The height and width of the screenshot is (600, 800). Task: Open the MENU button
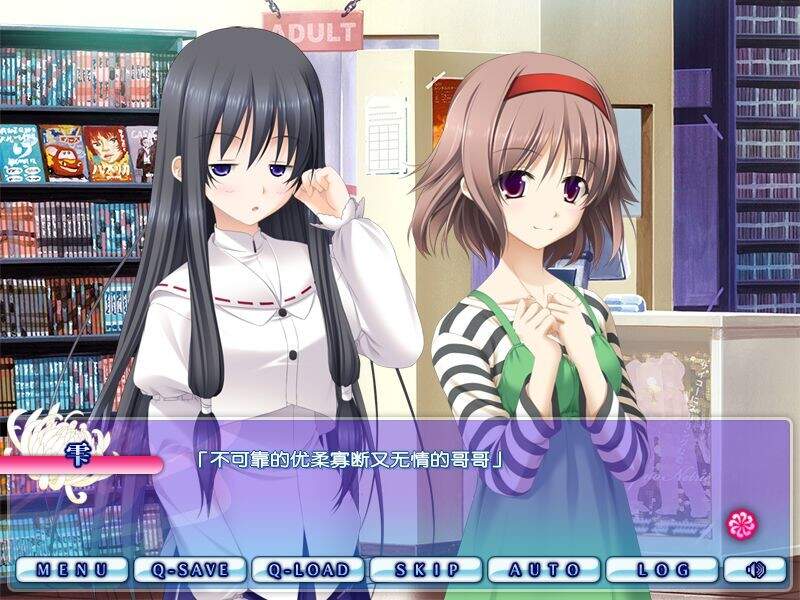(x=72, y=570)
